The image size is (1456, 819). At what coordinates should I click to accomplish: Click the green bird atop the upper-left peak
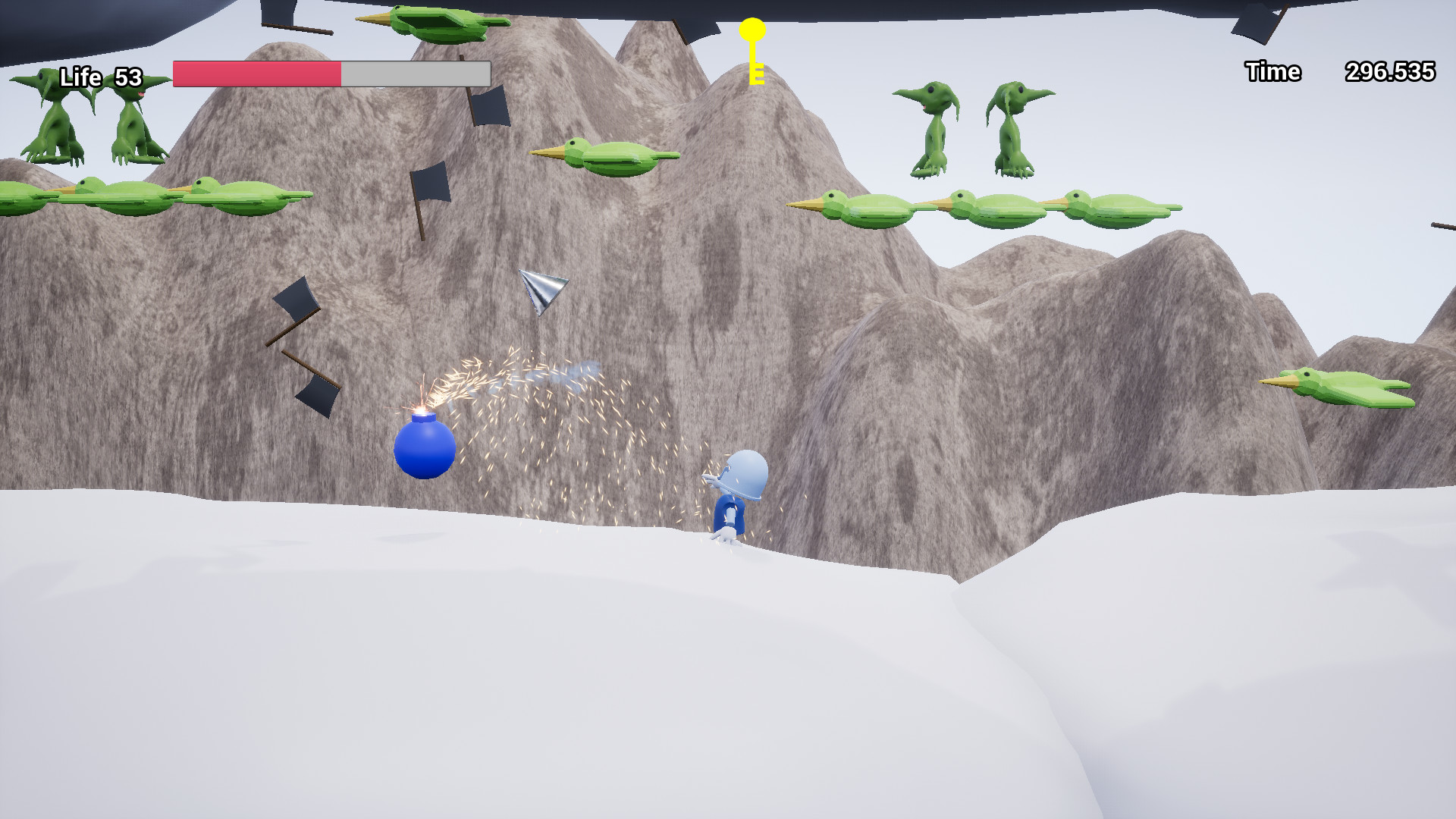coord(432,23)
